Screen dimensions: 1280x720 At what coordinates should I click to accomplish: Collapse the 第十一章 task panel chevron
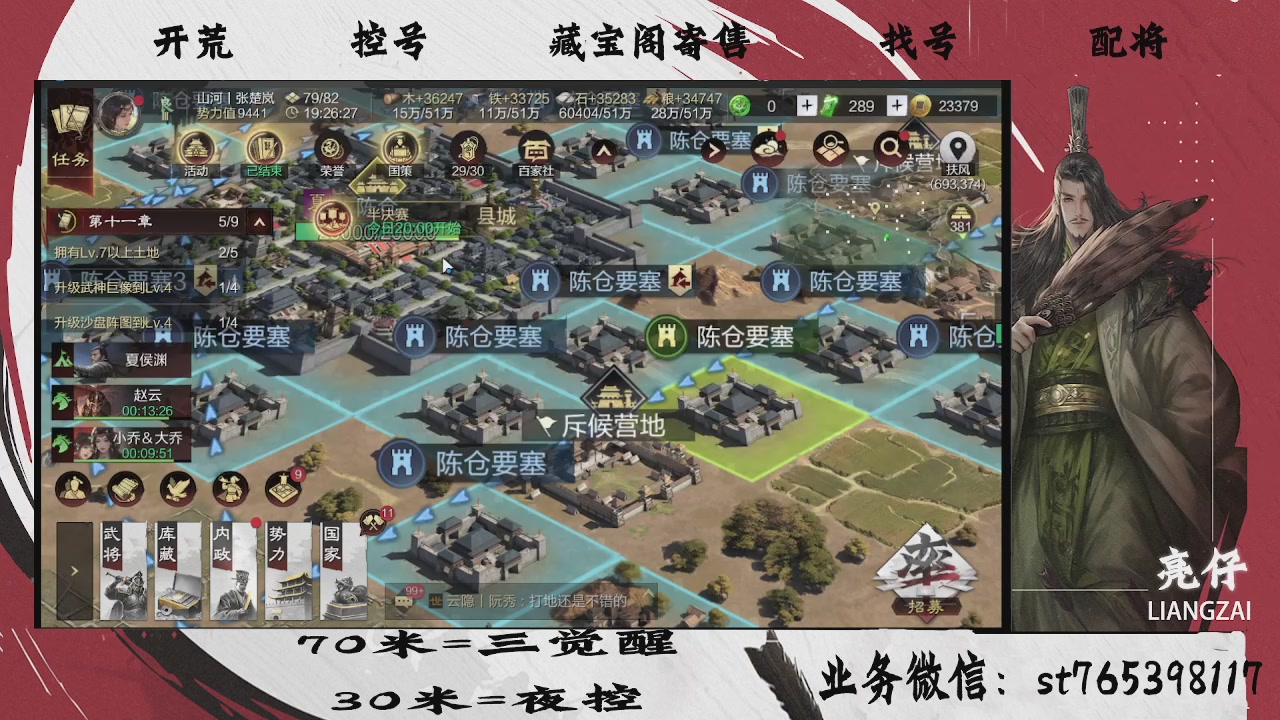pos(259,221)
